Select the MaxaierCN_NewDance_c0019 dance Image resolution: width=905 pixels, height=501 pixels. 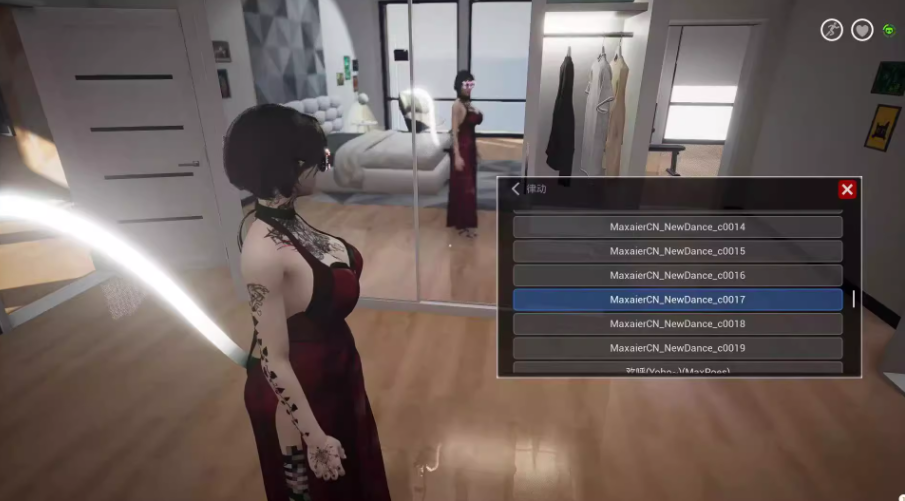677,348
